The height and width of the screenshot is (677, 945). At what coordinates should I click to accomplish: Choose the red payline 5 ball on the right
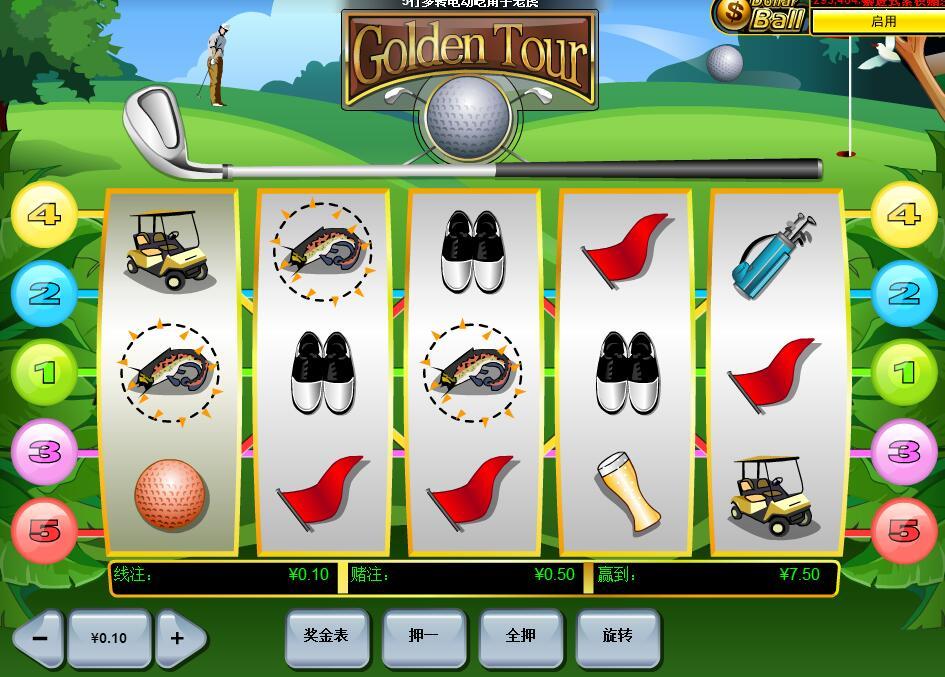(903, 530)
